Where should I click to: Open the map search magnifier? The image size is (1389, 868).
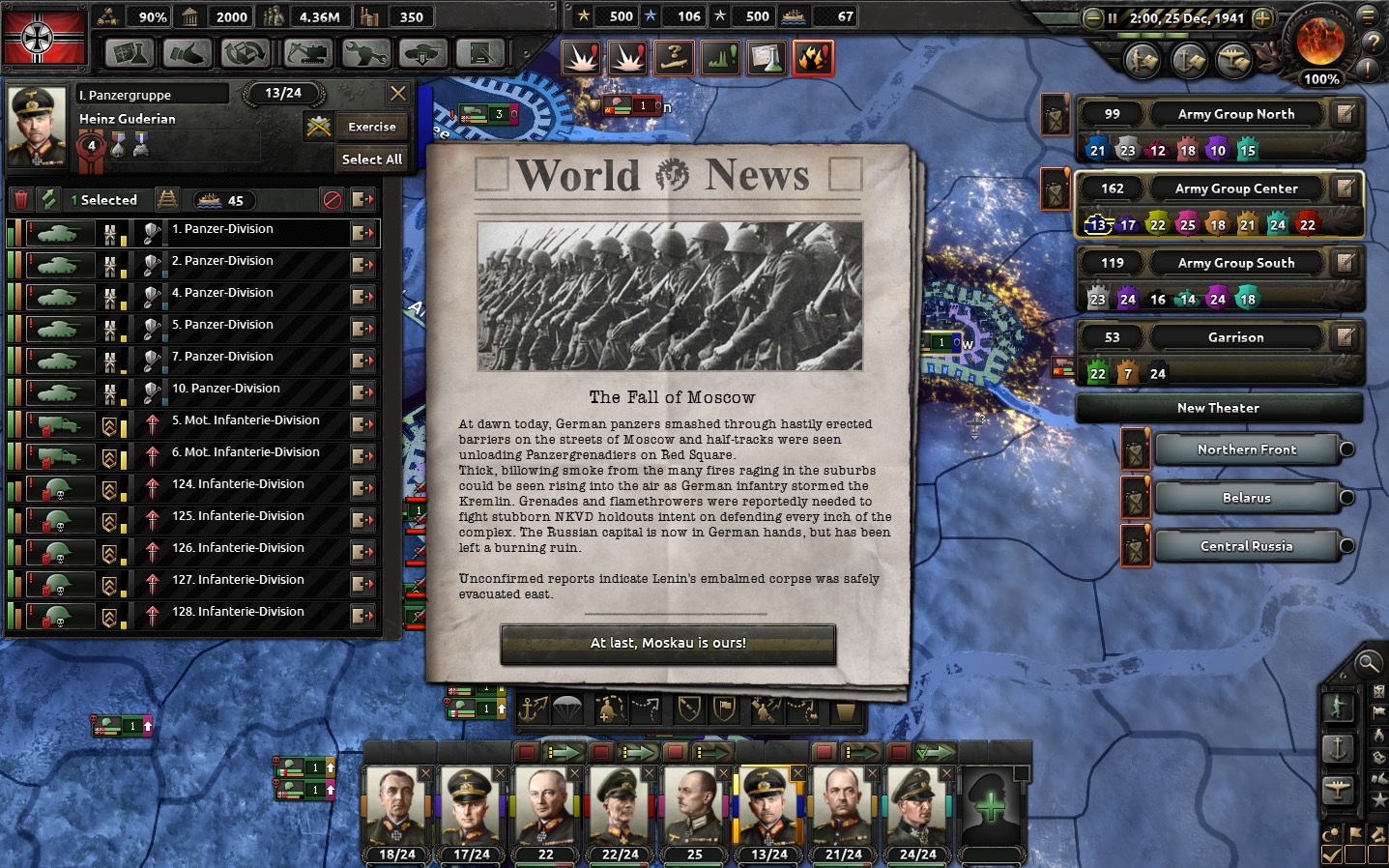(x=1368, y=663)
